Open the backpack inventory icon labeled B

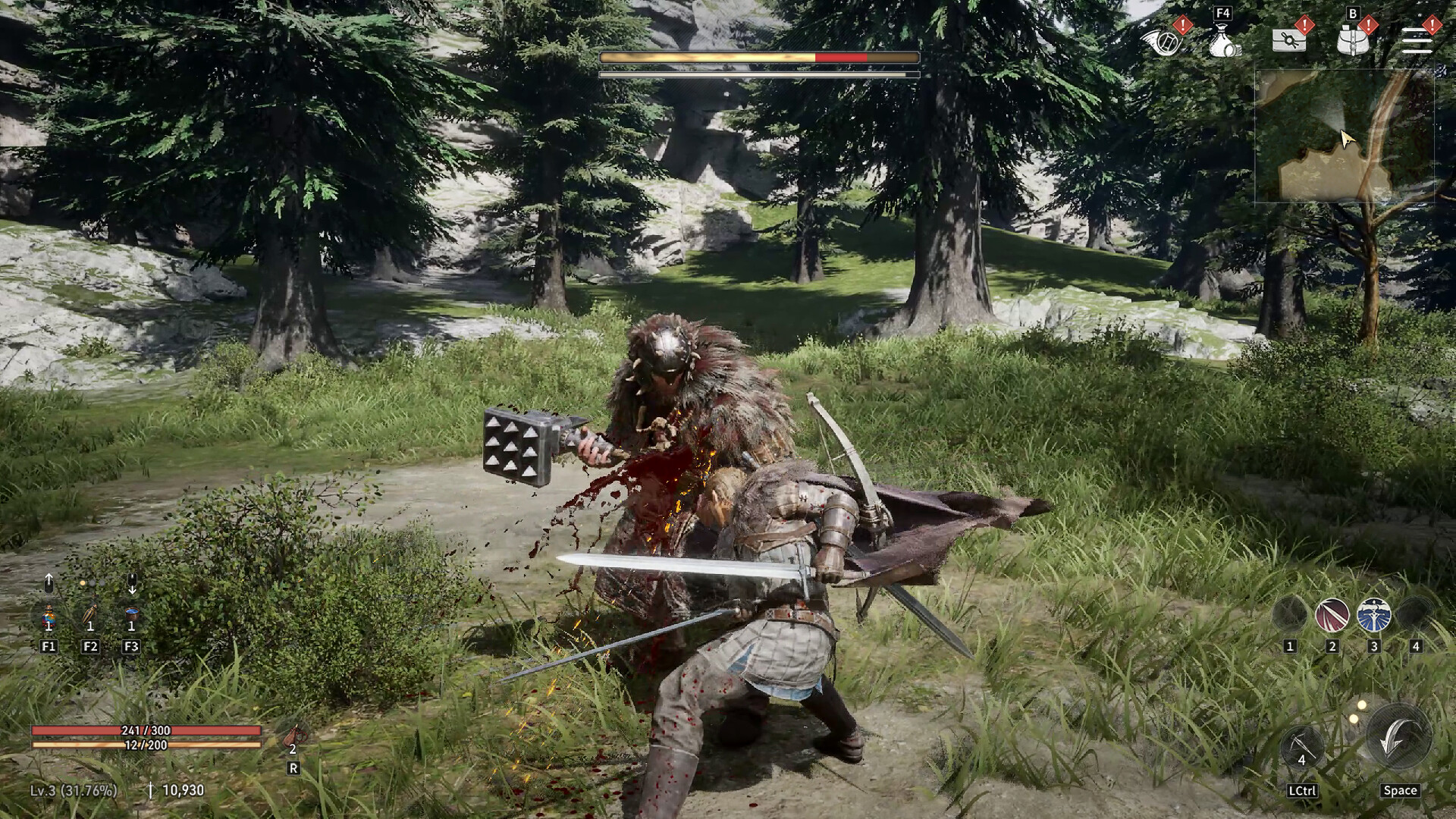tap(1352, 39)
